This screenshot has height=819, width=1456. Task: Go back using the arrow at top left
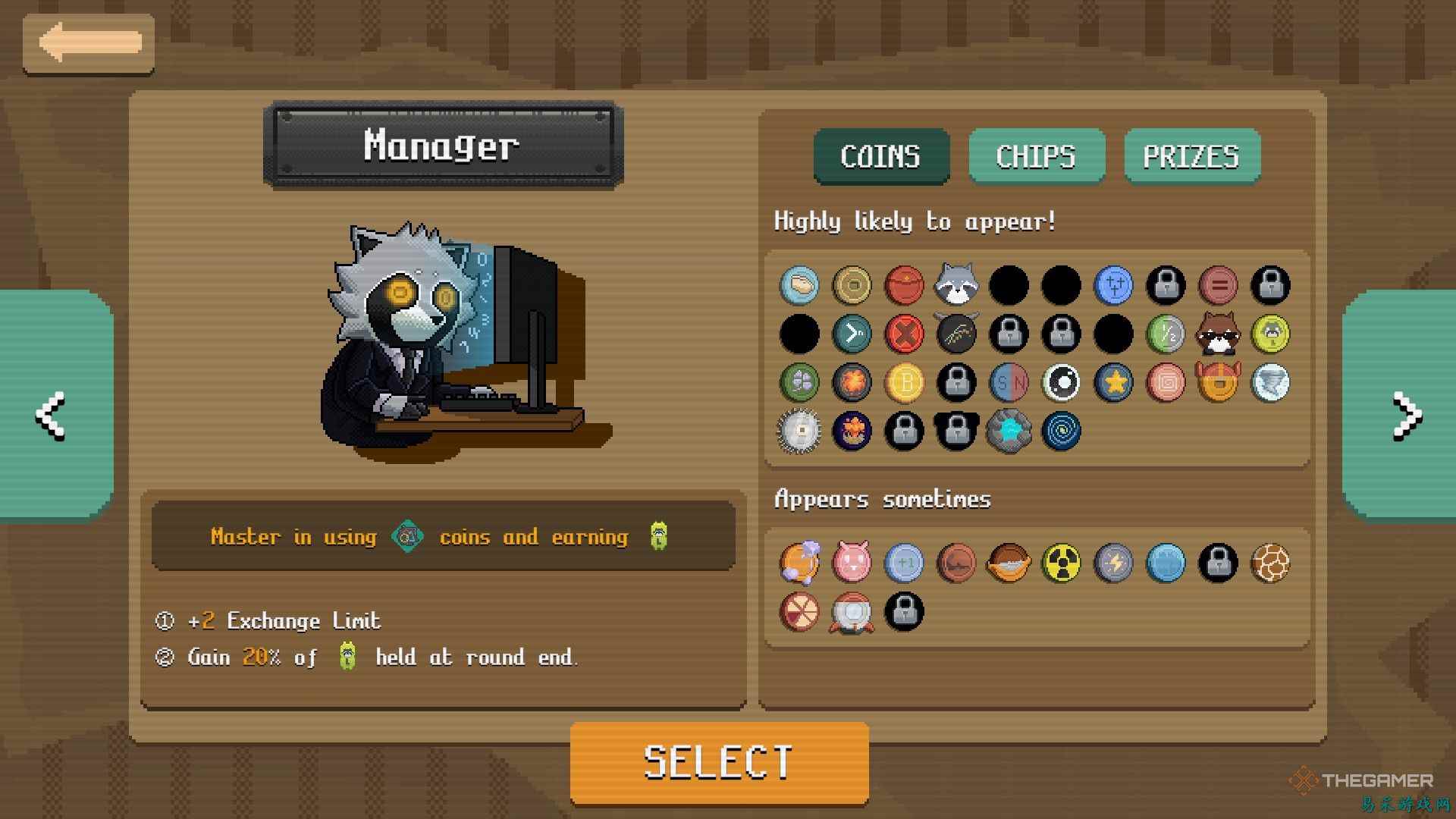89,43
